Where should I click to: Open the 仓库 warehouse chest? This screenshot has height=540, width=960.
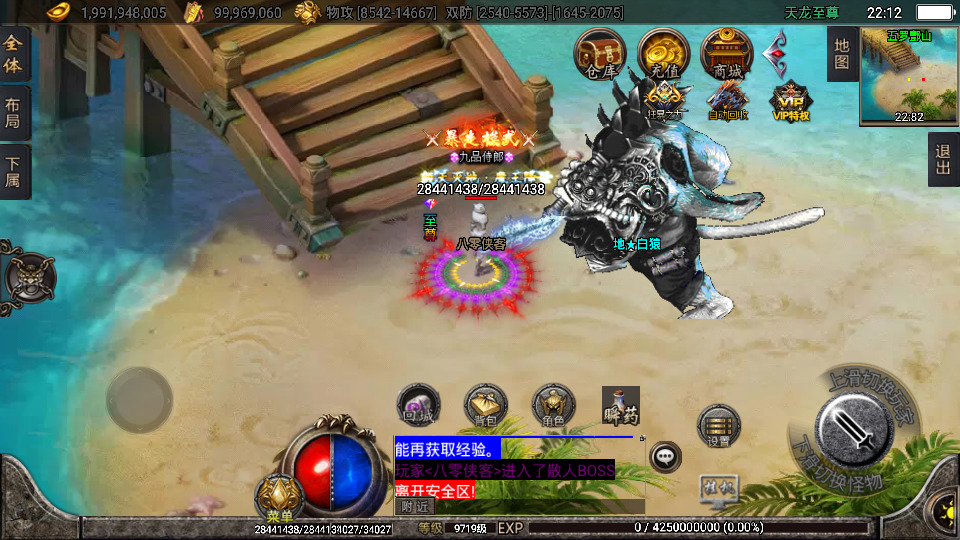coord(600,53)
